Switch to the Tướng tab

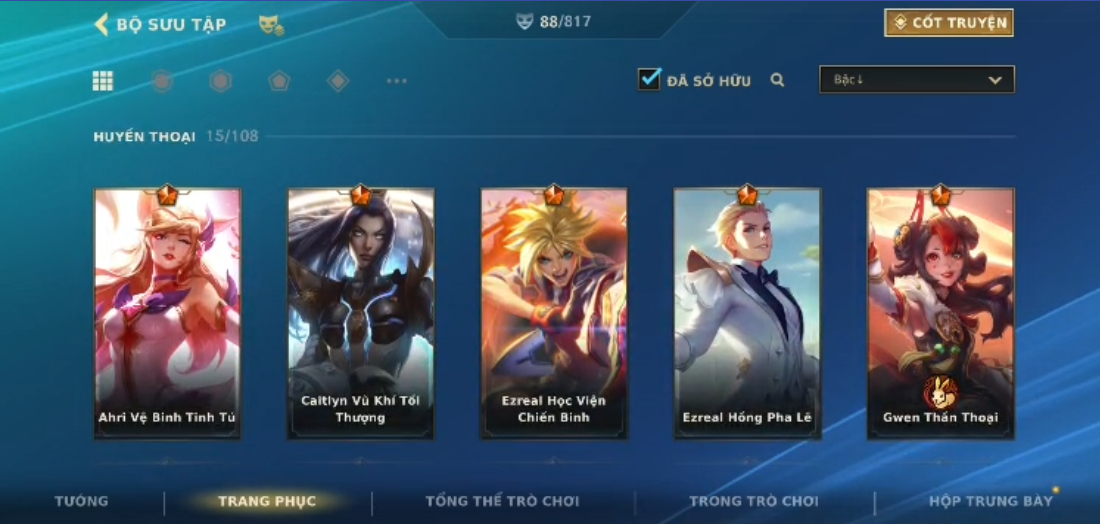tap(81, 501)
